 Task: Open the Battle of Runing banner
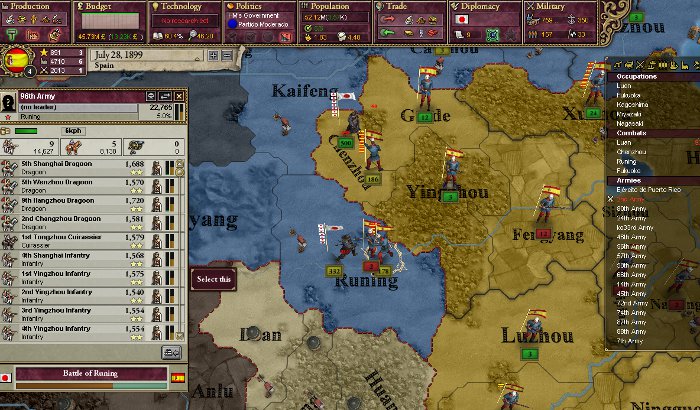(x=92, y=376)
